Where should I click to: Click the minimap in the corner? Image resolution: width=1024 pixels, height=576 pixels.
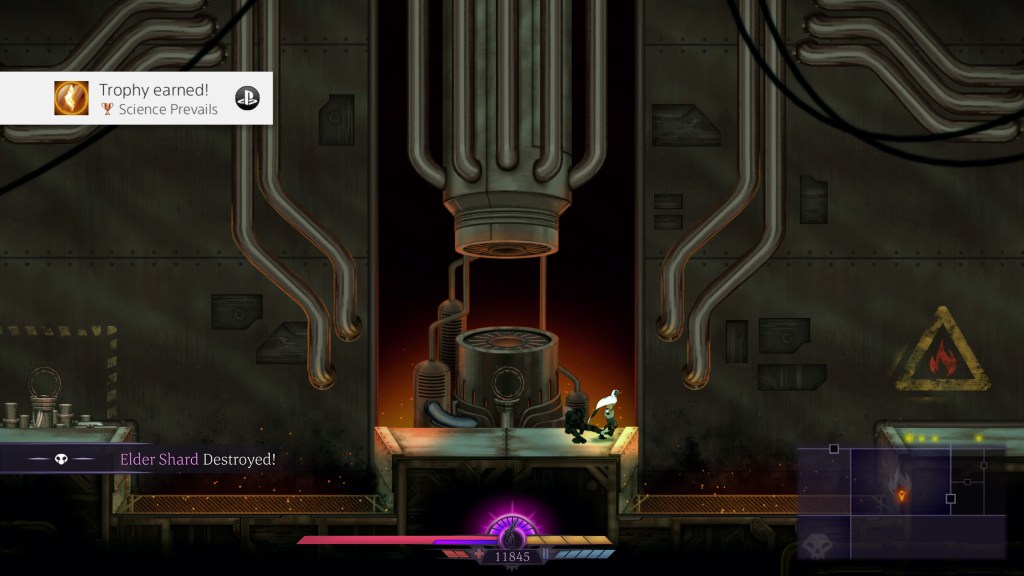pyautogui.click(x=901, y=502)
